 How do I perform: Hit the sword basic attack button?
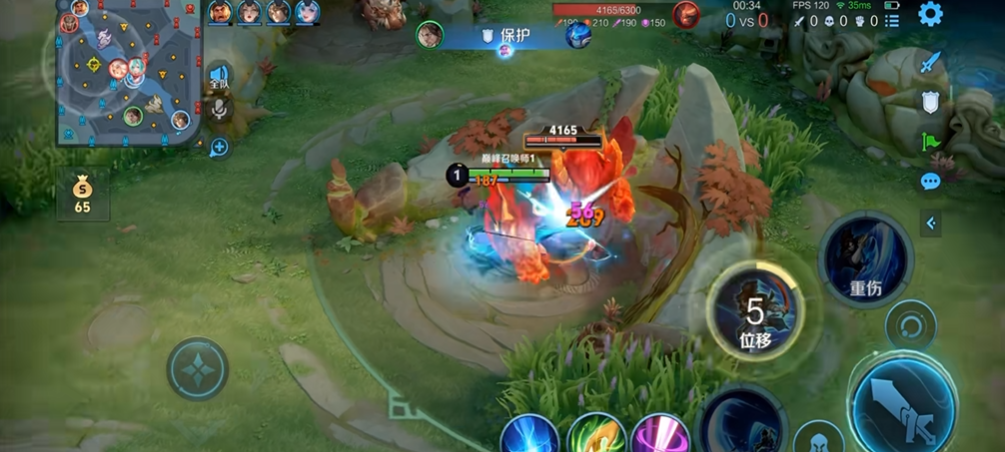click(903, 405)
